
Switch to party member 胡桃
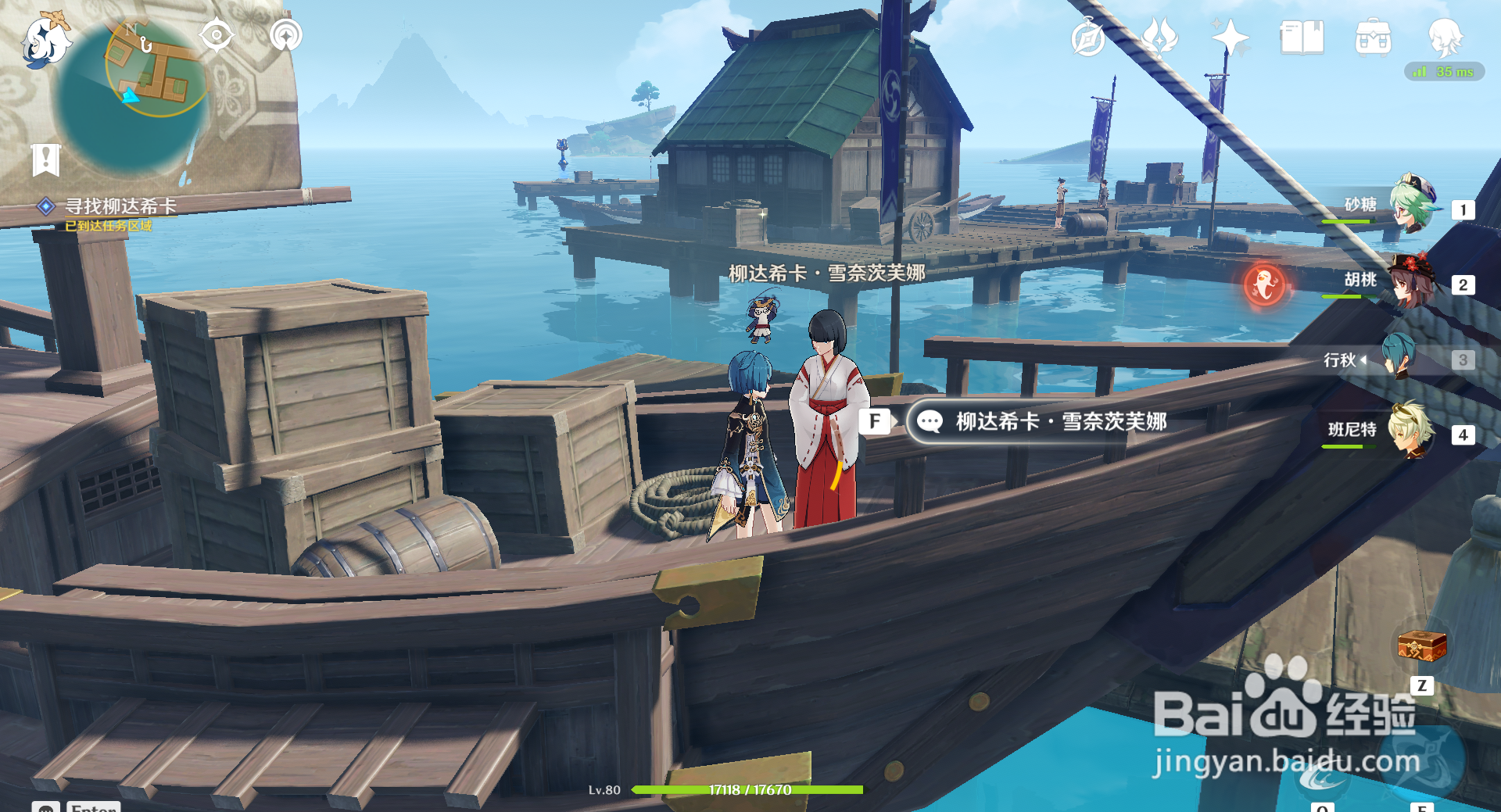1411,280
